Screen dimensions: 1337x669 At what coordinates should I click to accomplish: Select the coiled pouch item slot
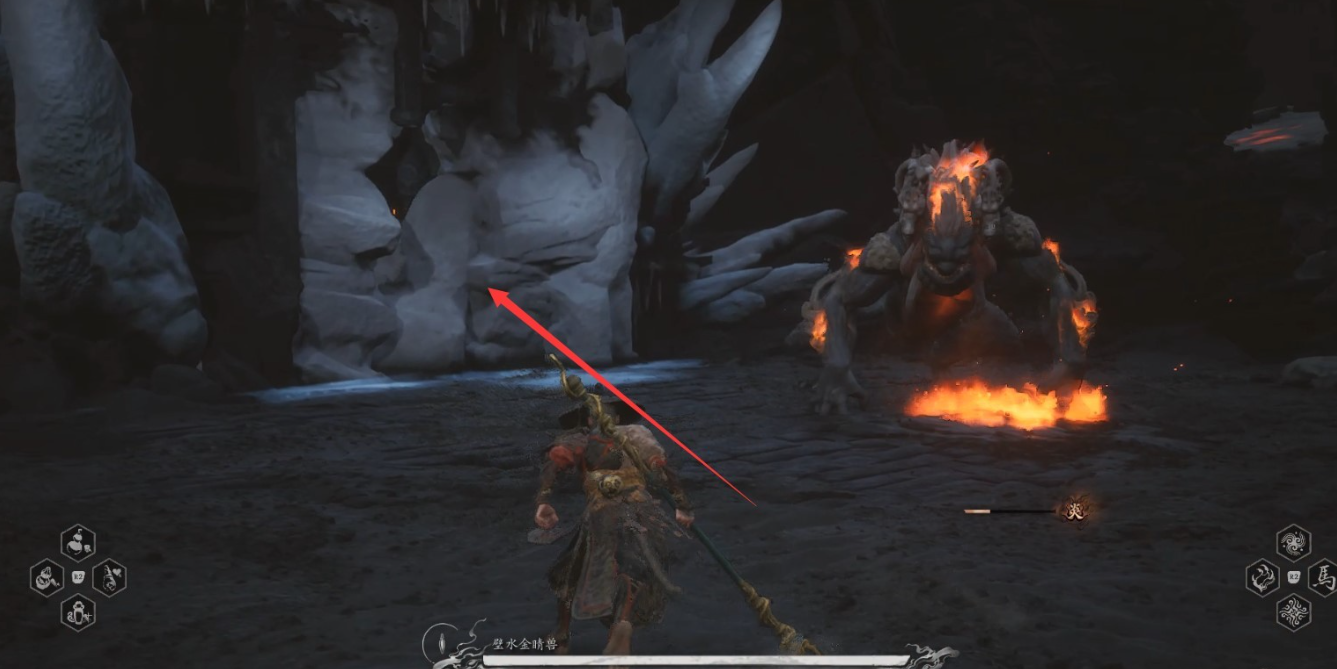[47, 577]
